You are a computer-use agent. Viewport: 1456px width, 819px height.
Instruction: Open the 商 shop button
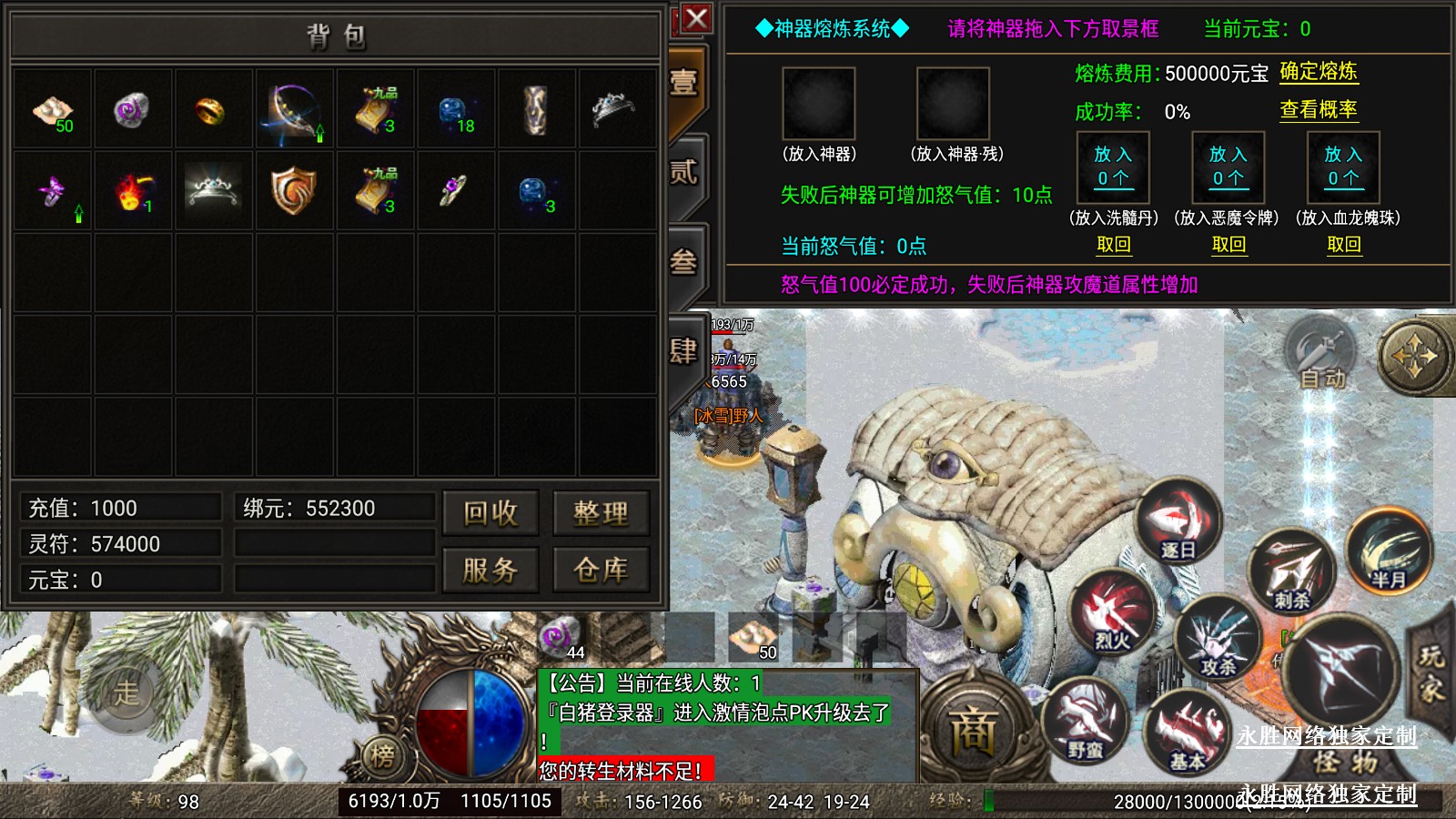[x=973, y=733]
